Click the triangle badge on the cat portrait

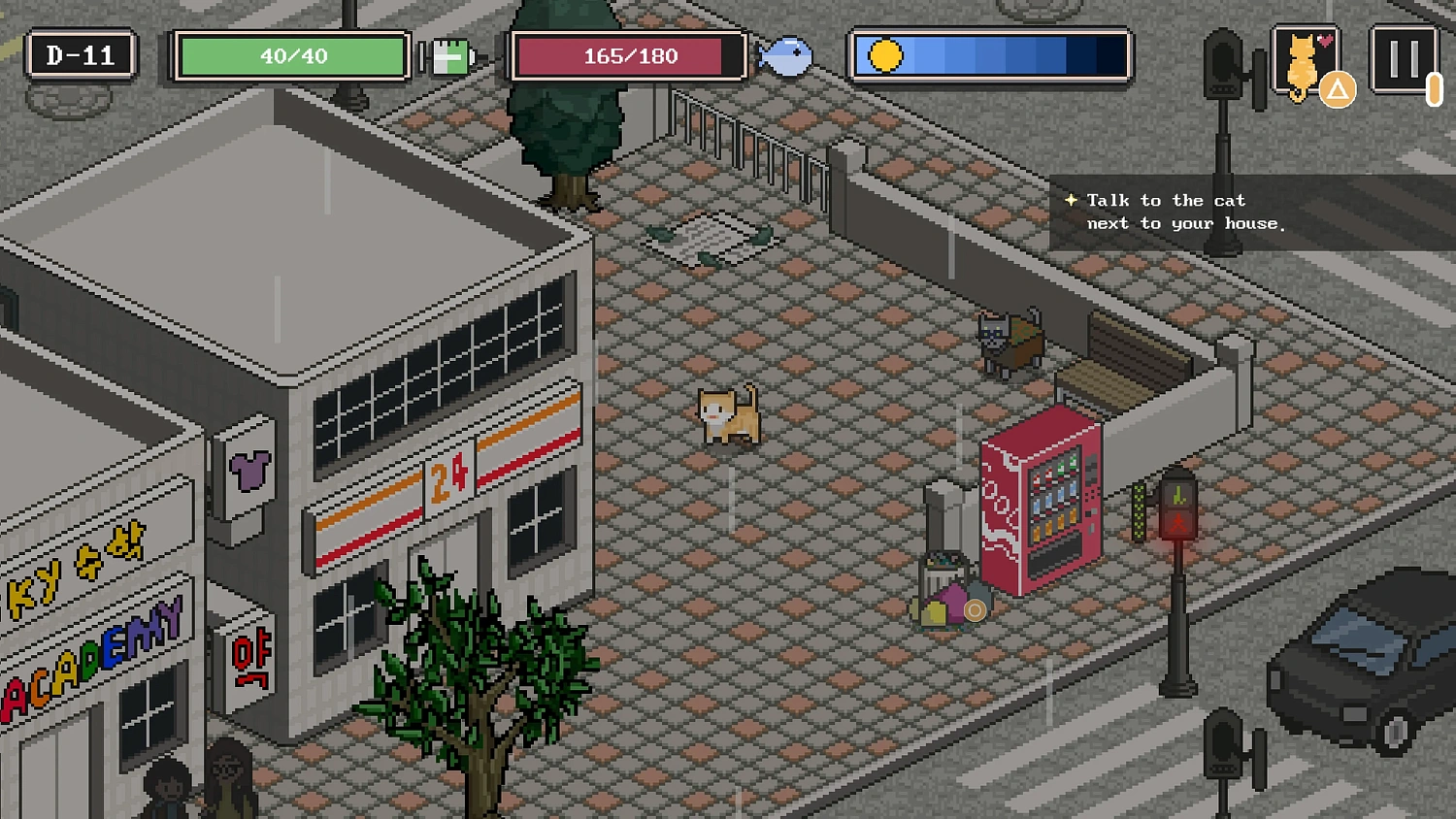(x=1340, y=89)
